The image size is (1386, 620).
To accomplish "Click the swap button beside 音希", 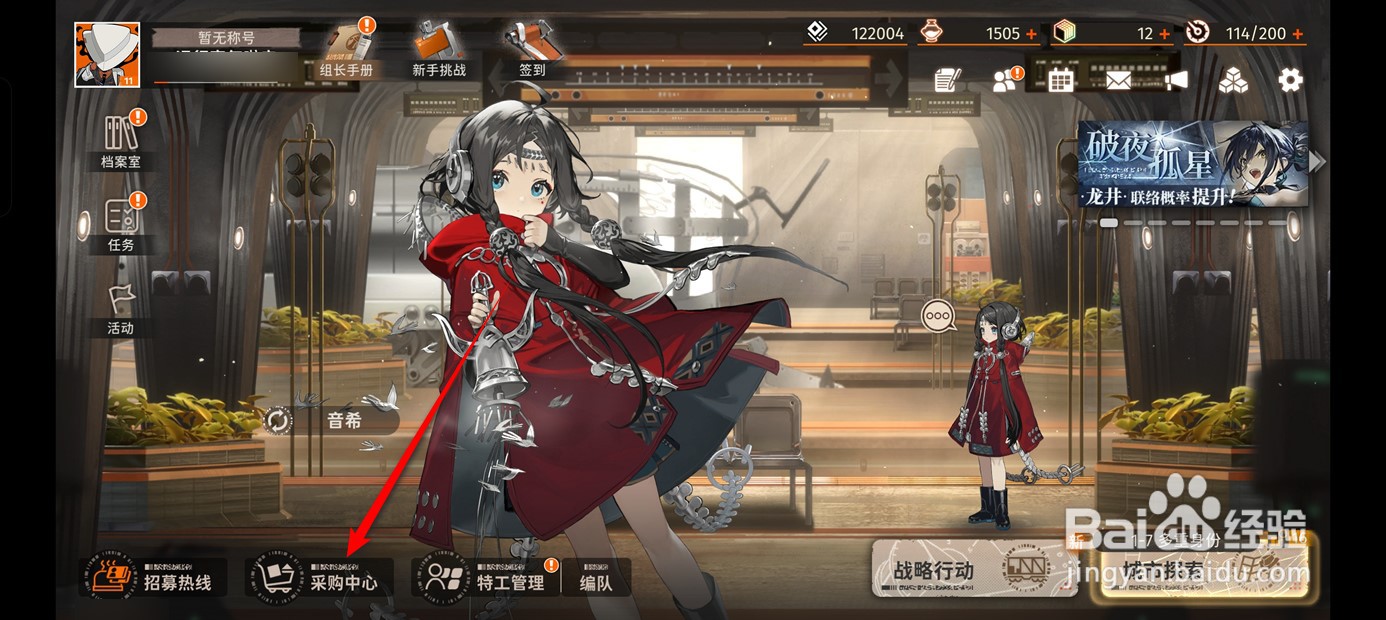I will pos(278,420).
